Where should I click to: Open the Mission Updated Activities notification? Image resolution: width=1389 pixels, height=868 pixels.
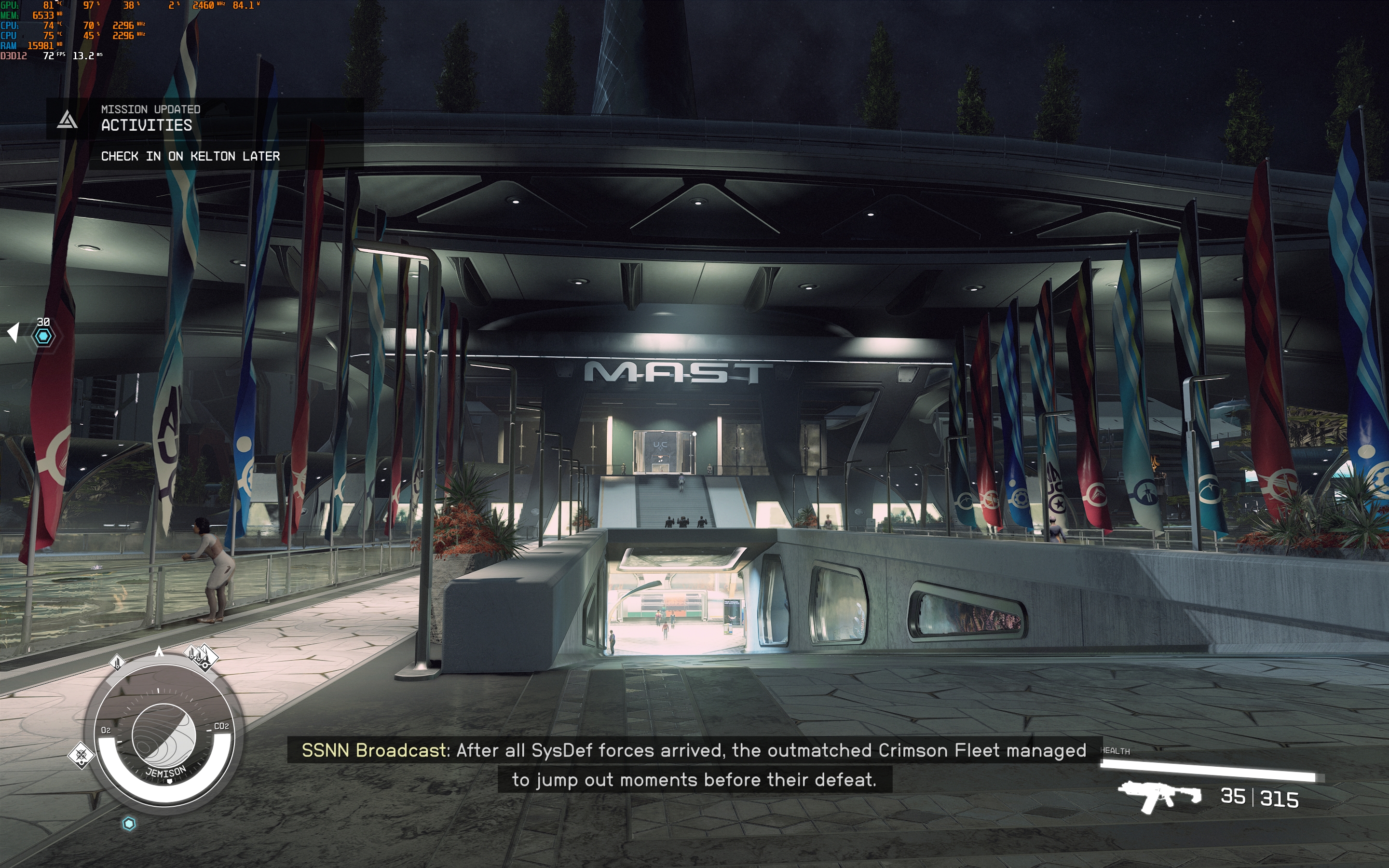(204, 132)
